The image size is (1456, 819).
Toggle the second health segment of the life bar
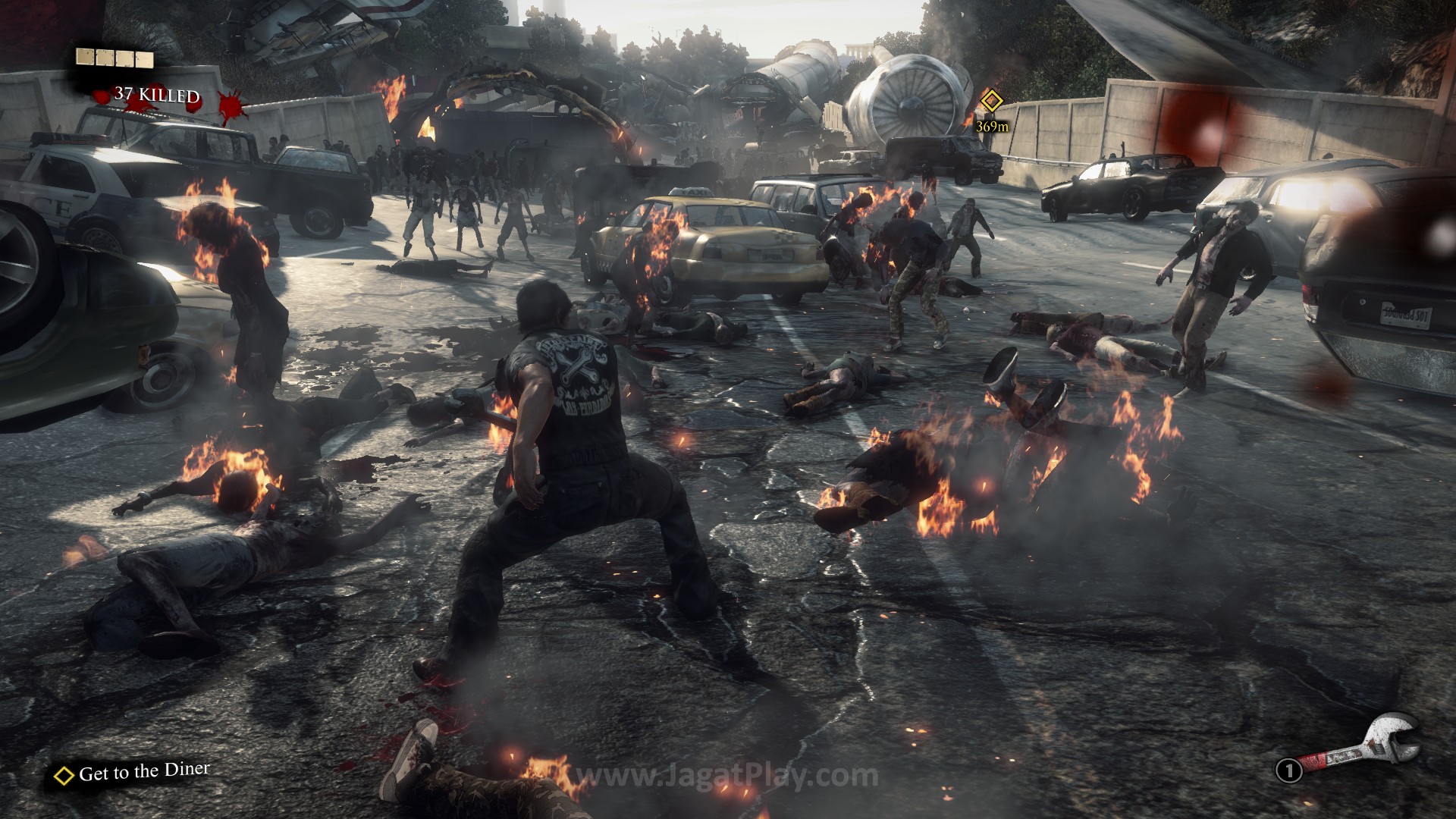tap(105, 57)
